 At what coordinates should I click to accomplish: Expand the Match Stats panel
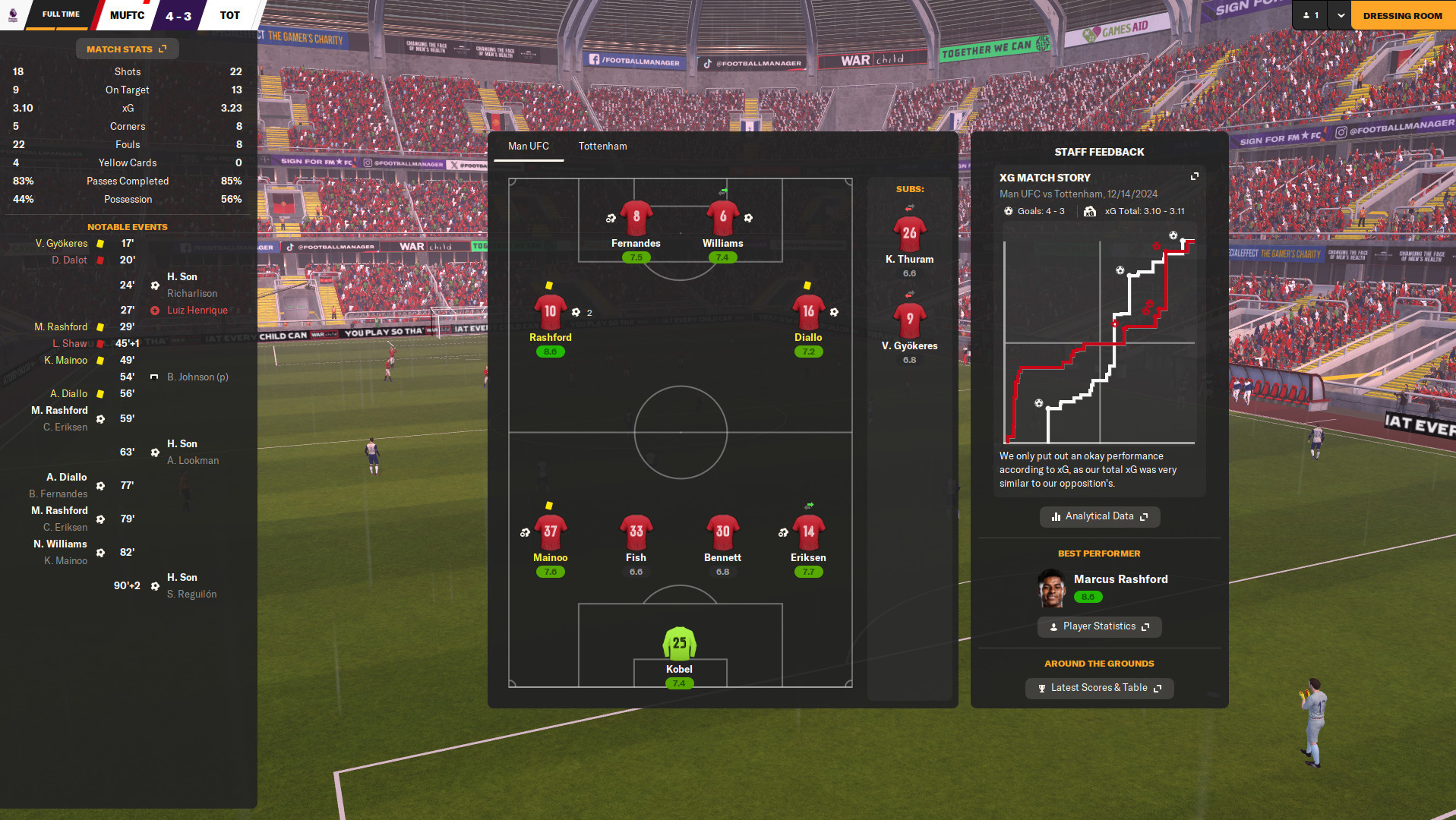(x=127, y=49)
